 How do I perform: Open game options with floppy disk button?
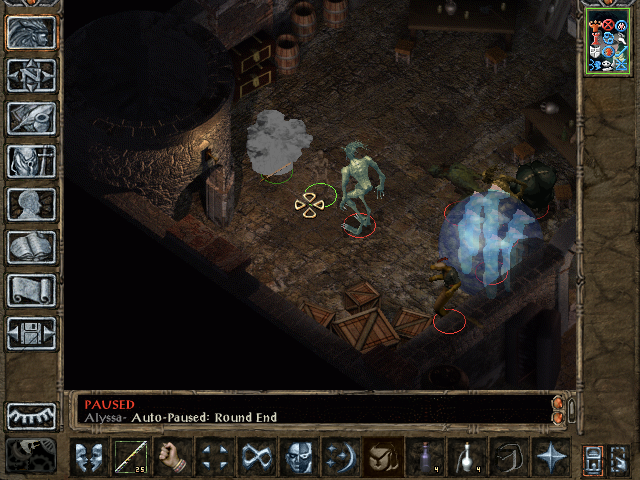31,333
